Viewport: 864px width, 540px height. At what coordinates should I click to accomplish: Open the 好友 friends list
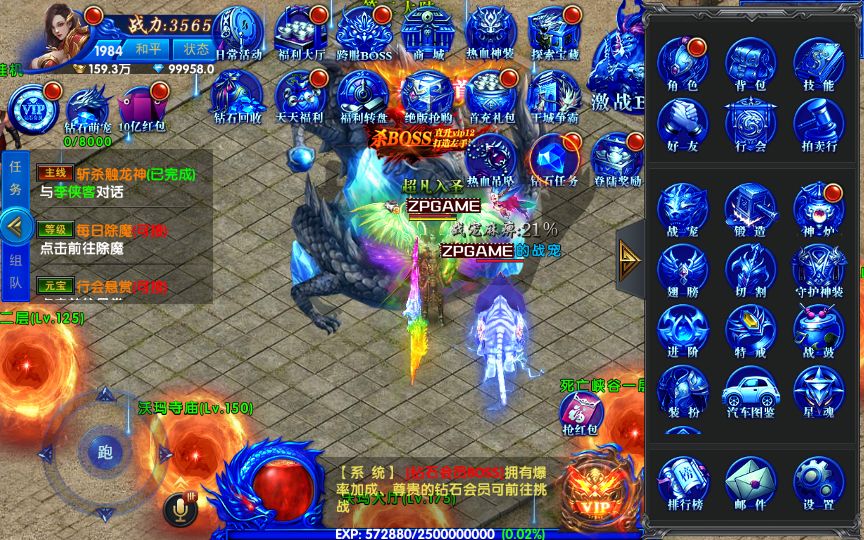[x=683, y=124]
